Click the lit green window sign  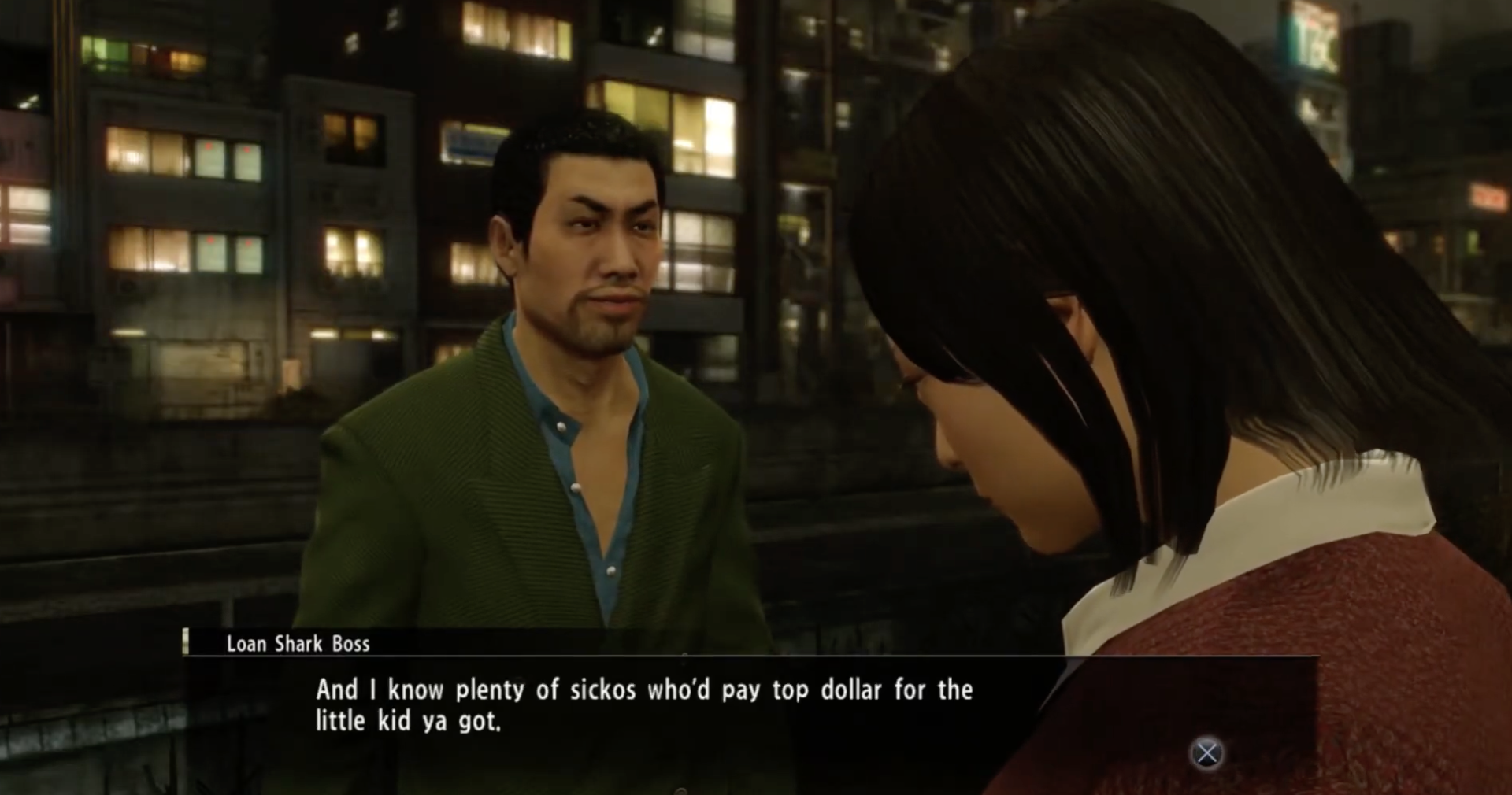[x=102, y=50]
